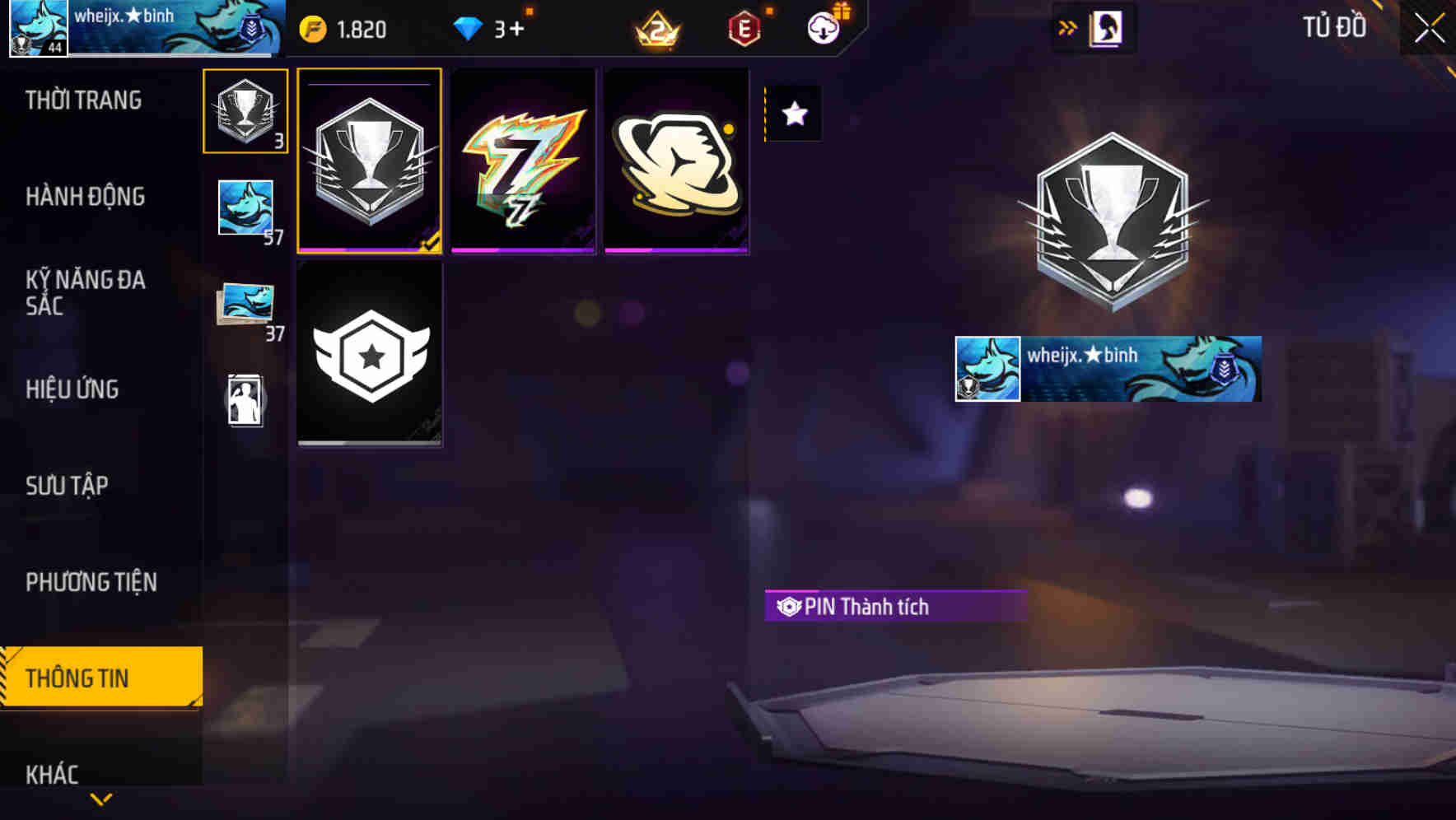
Task: Open the HIỆU ỨNG section
Action: coord(72,389)
